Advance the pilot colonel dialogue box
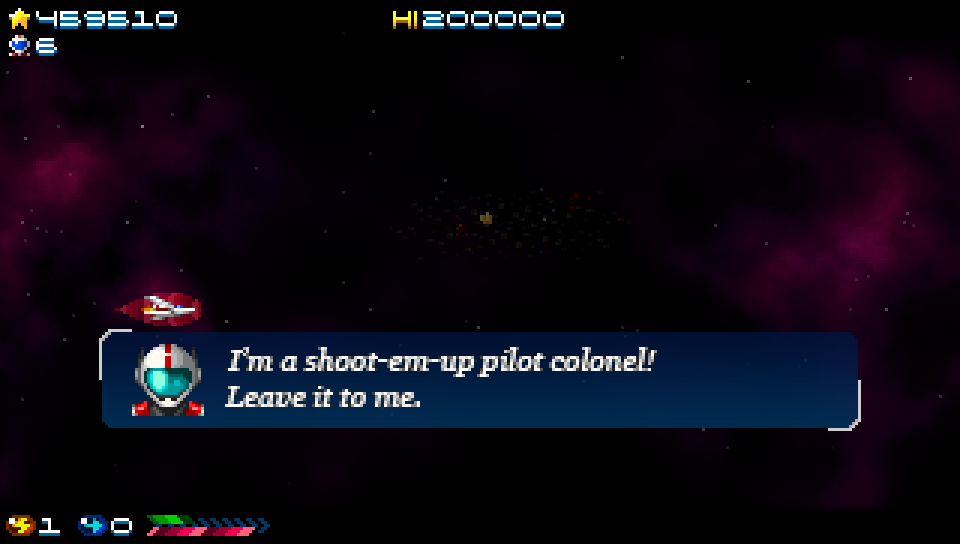The height and width of the screenshot is (544, 960). click(480, 380)
